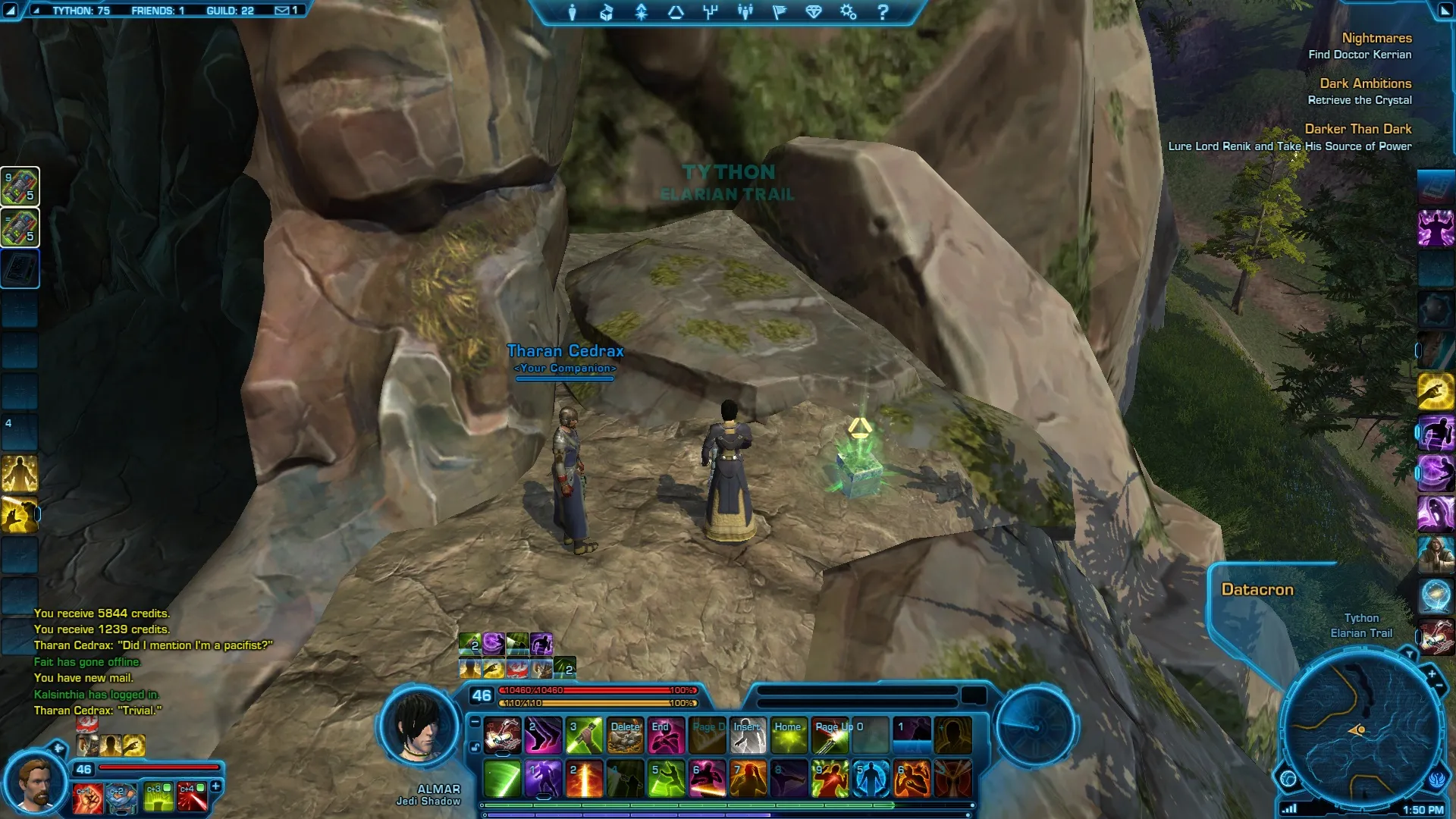Select the Darker Than Dark mission entry
1456x819 pixels.
pos(1357,129)
